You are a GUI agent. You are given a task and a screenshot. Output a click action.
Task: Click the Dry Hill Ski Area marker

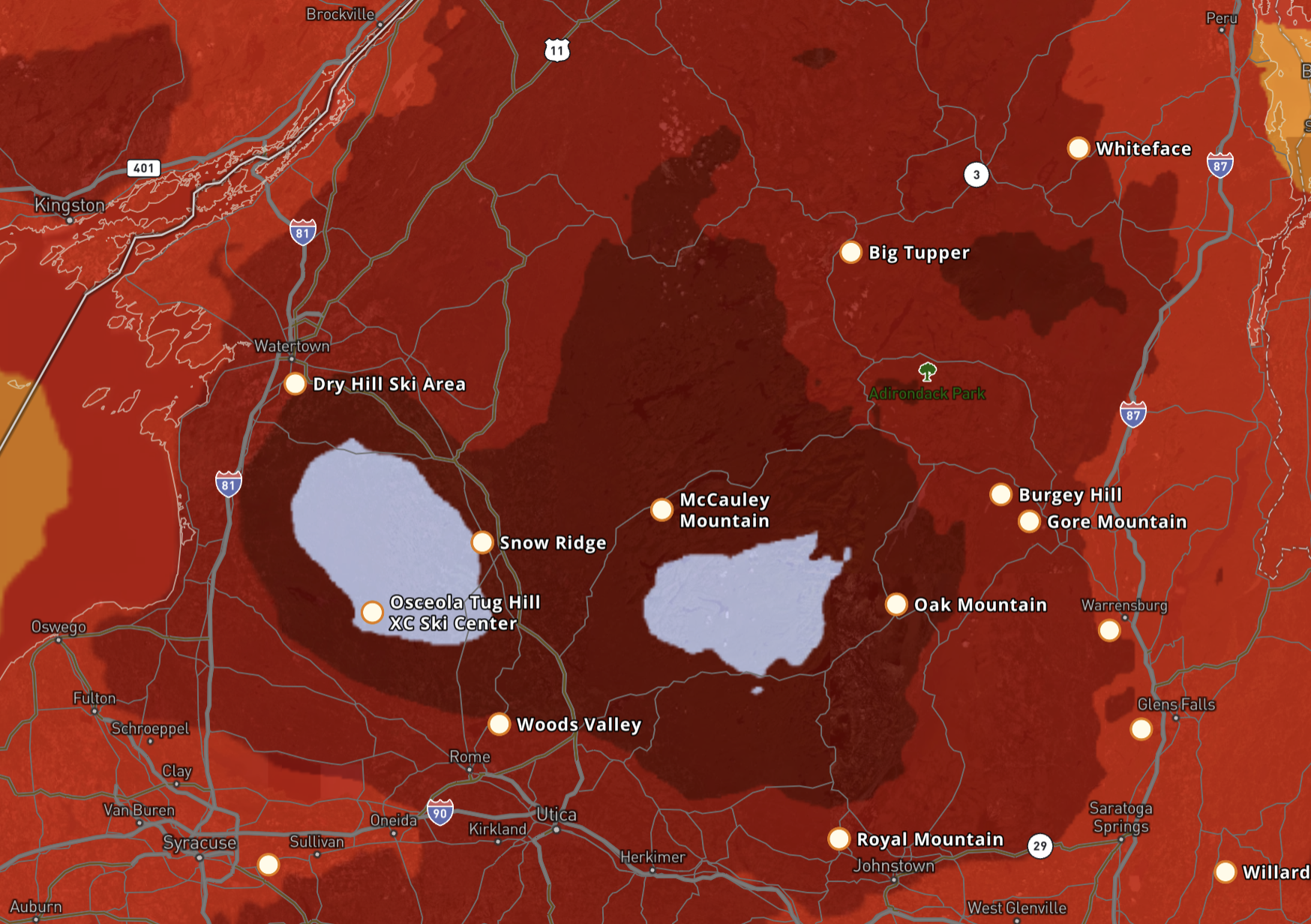(295, 384)
